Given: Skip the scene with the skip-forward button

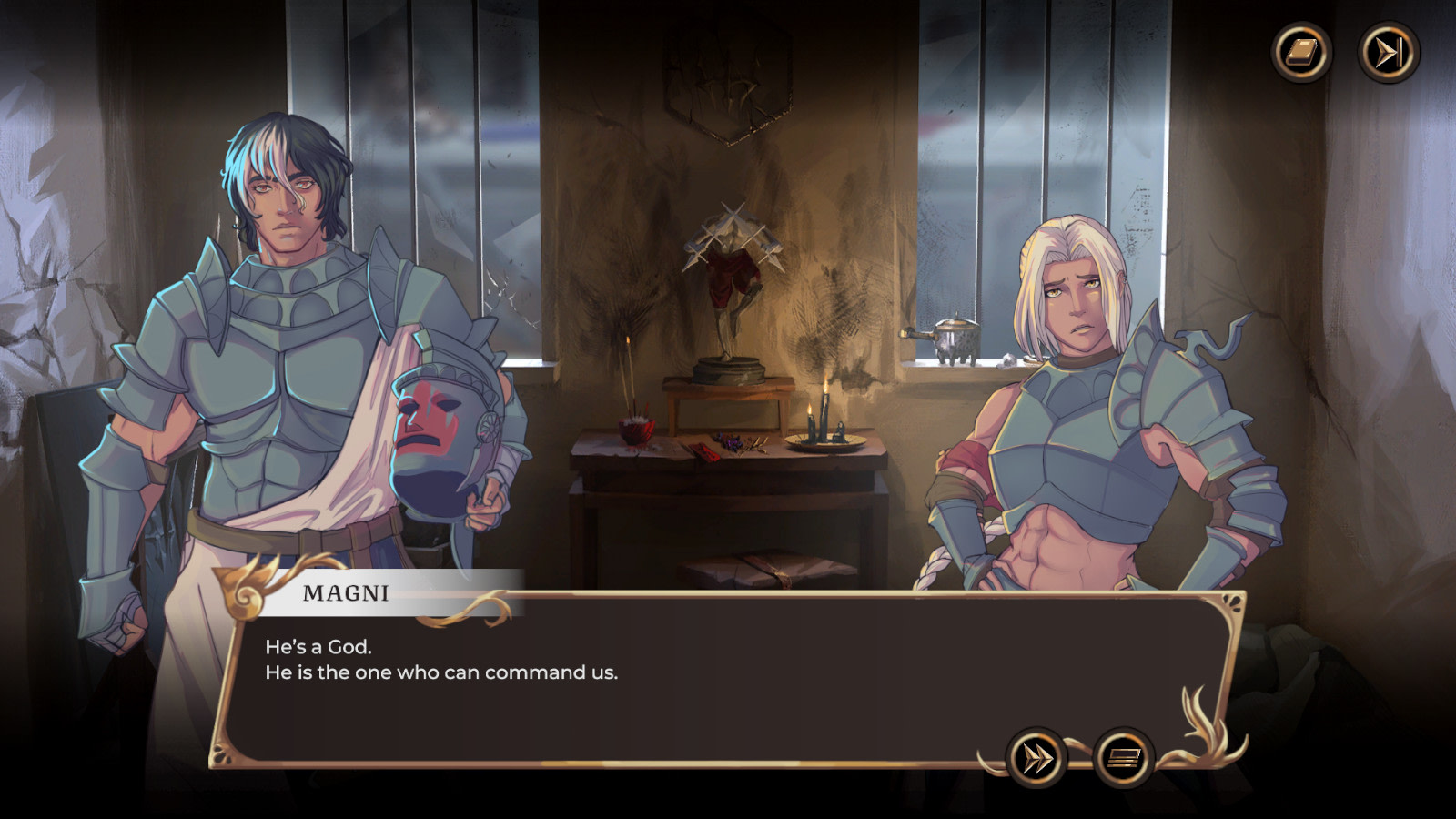Looking at the screenshot, I should [1389, 52].
